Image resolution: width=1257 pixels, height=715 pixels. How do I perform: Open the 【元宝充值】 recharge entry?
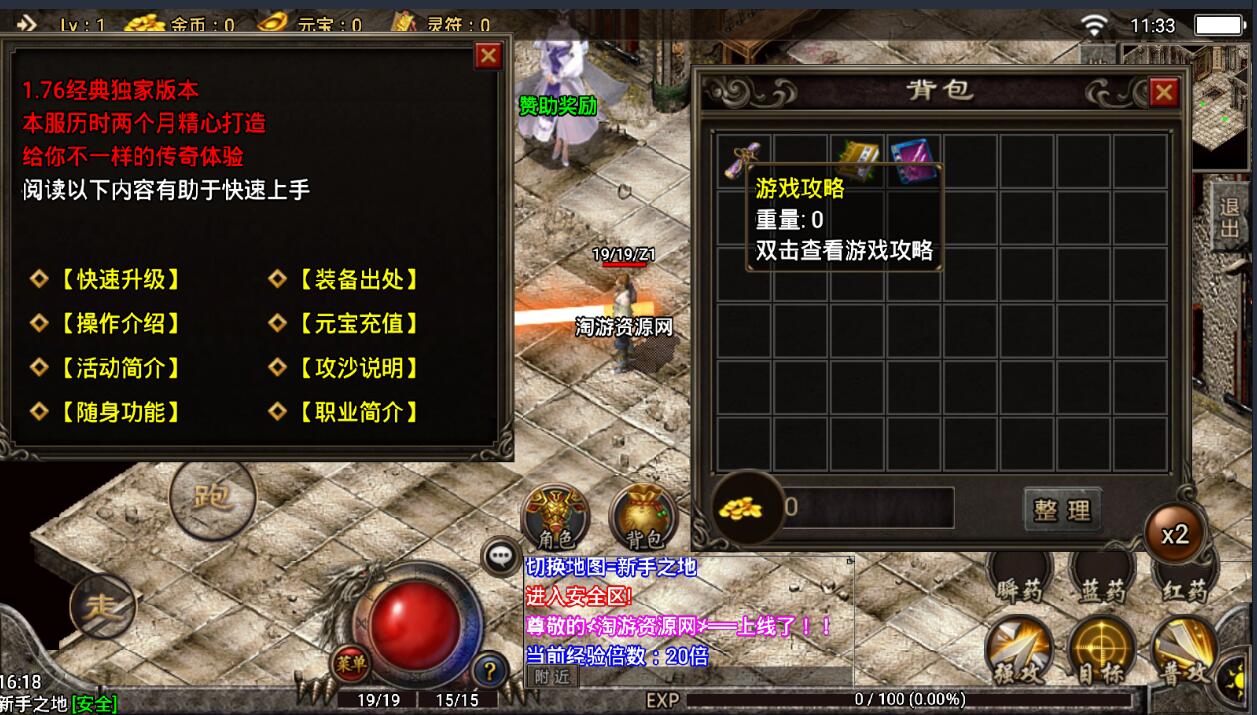345,324
